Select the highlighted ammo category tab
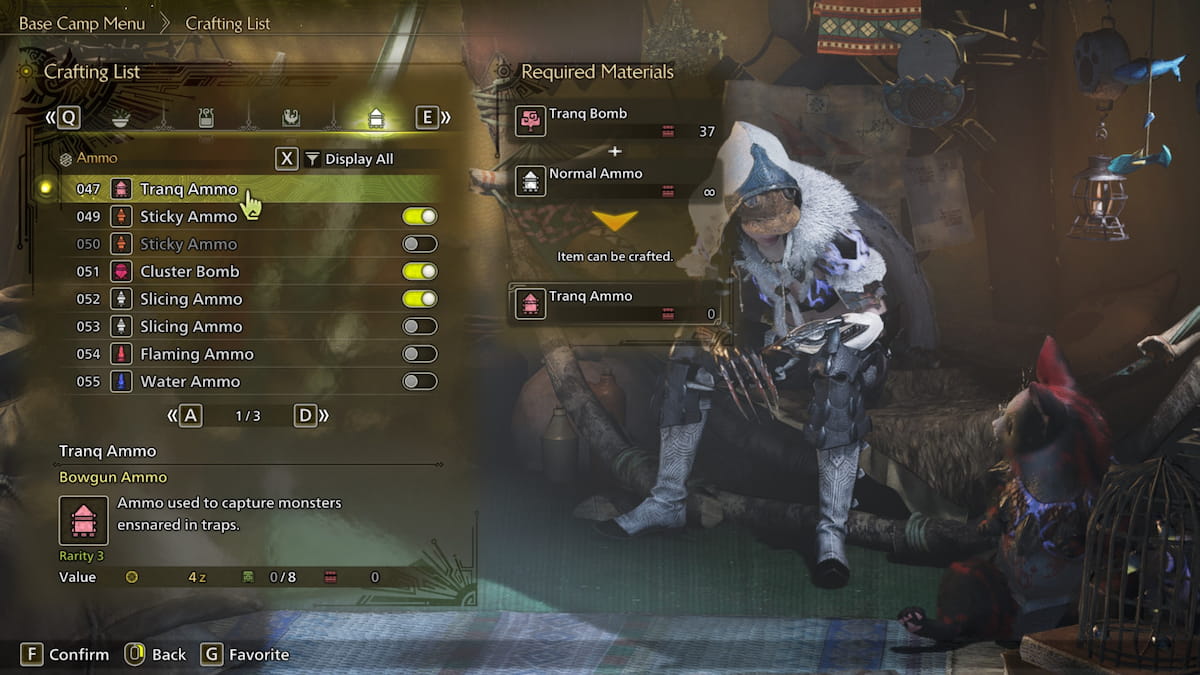The height and width of the screenshot is (675, 1200). tap(376, 118)
